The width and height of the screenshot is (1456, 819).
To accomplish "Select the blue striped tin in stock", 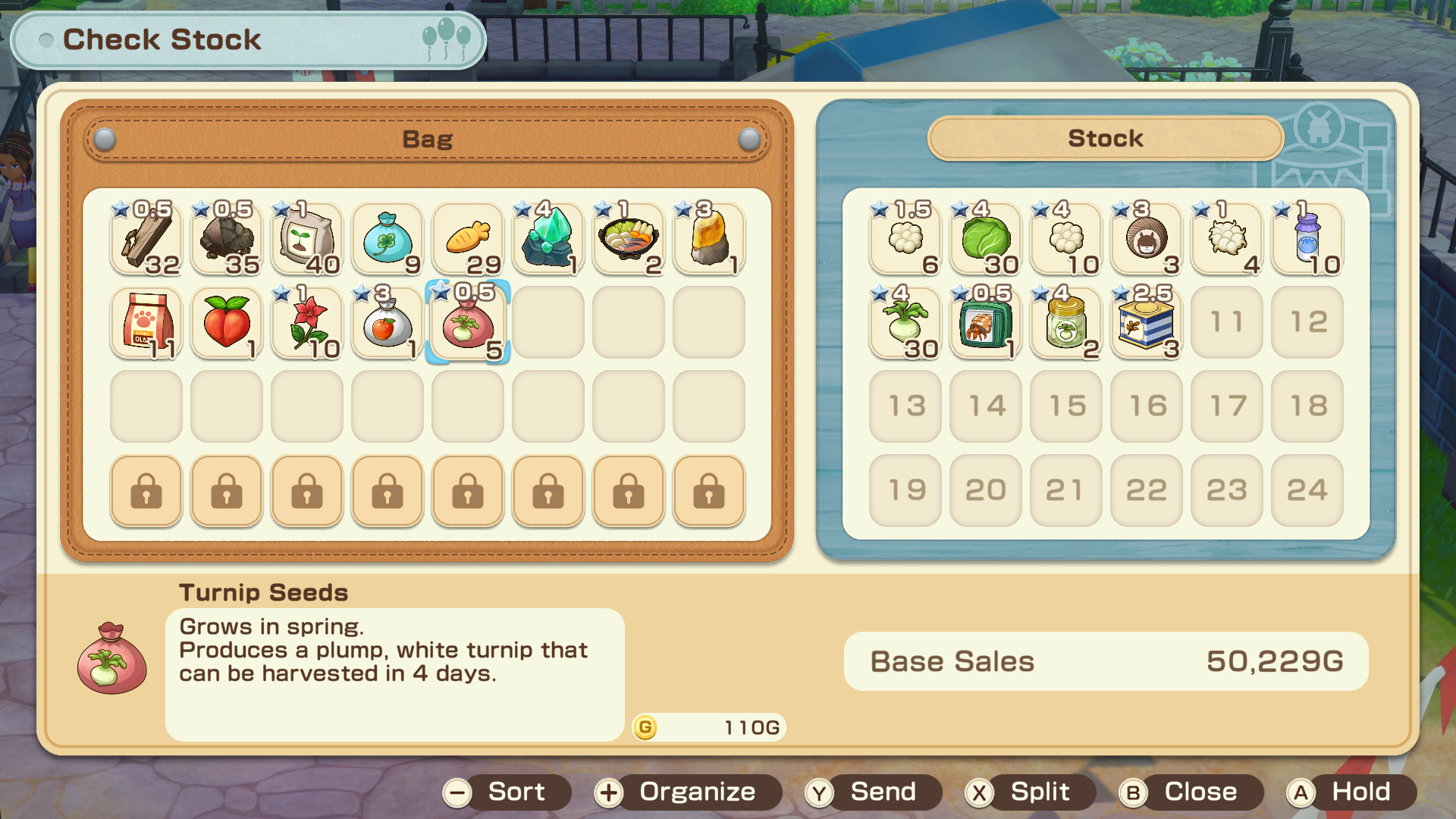I will [x=1147, y=323].
